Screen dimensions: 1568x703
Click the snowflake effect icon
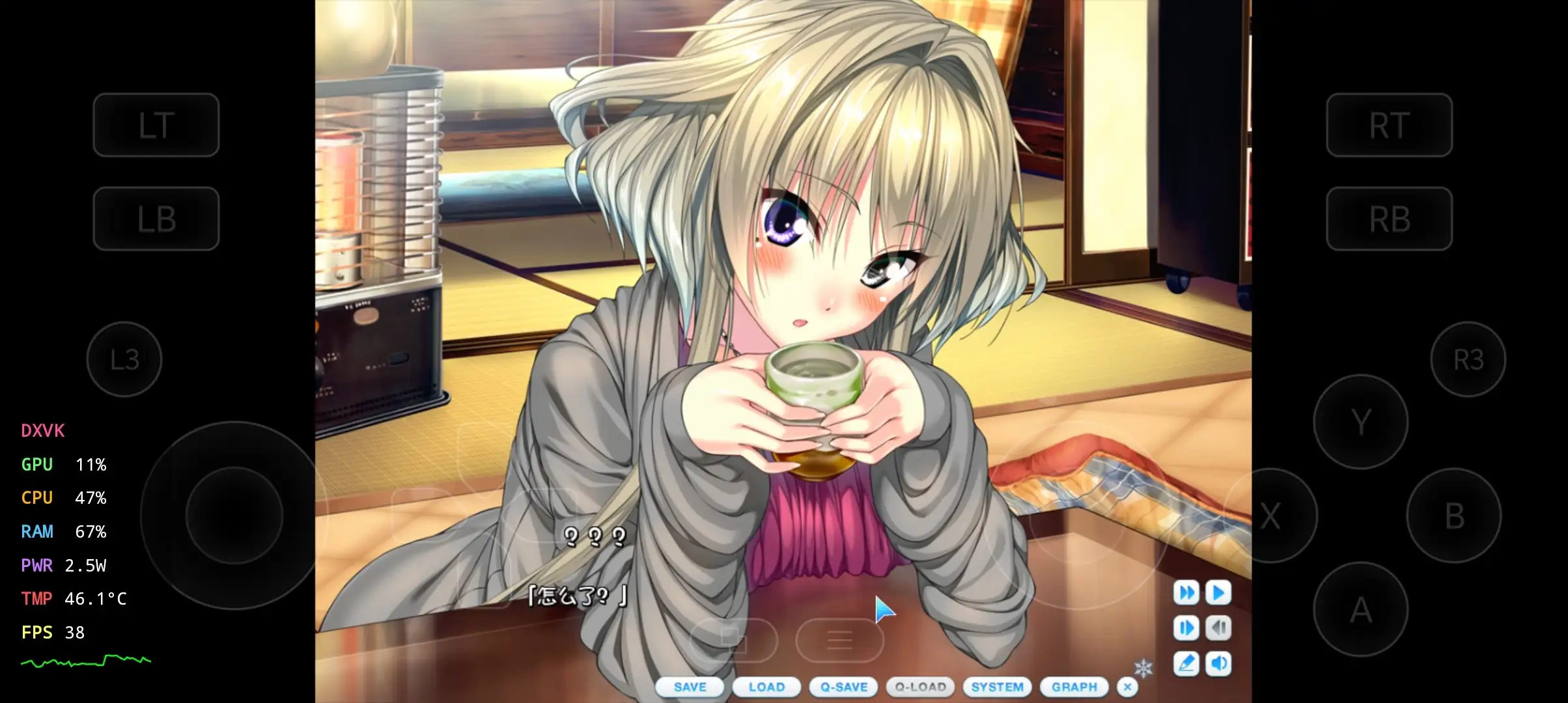click(x=1143, y=667)
